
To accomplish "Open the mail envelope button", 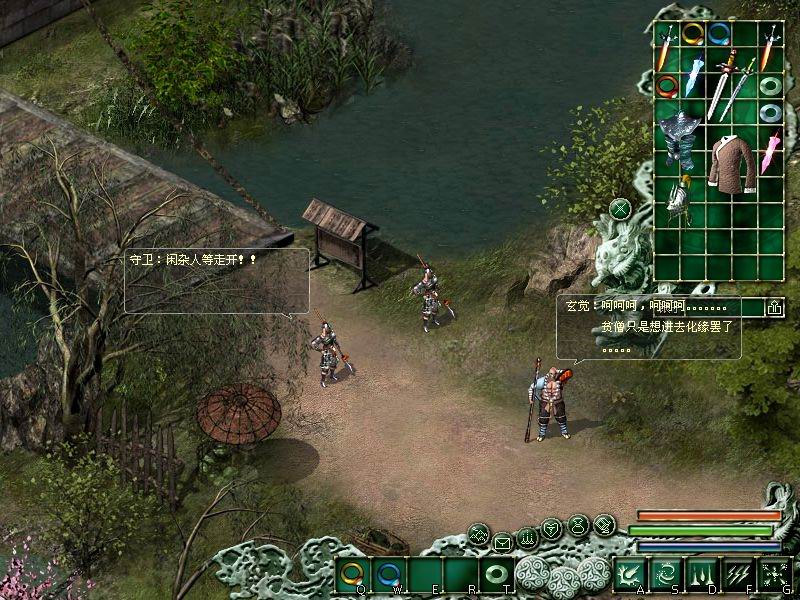I will tap(503, 543).
